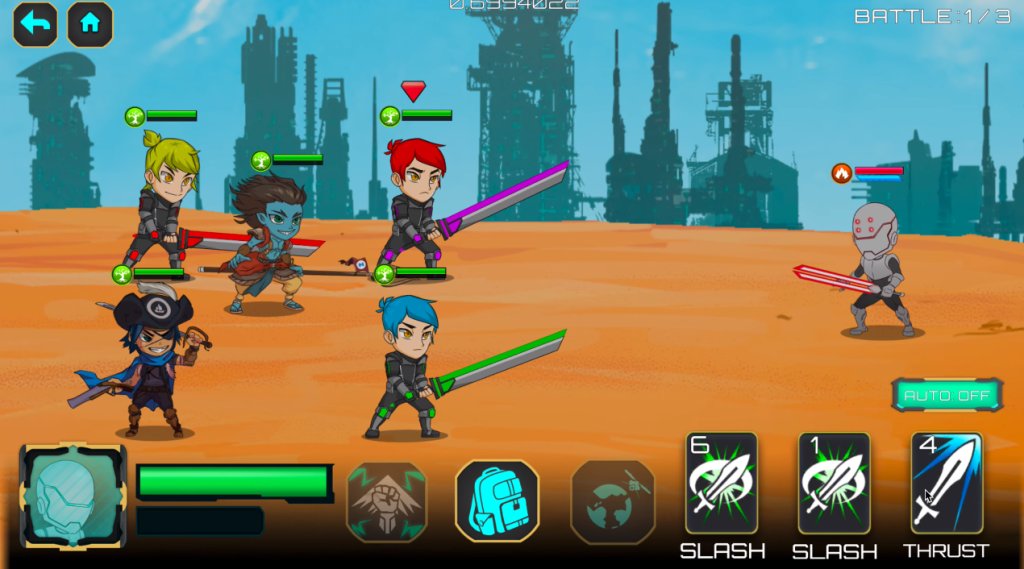Use the Thrust skill card
The image size is (1024, 569).
tap(946, 483)
